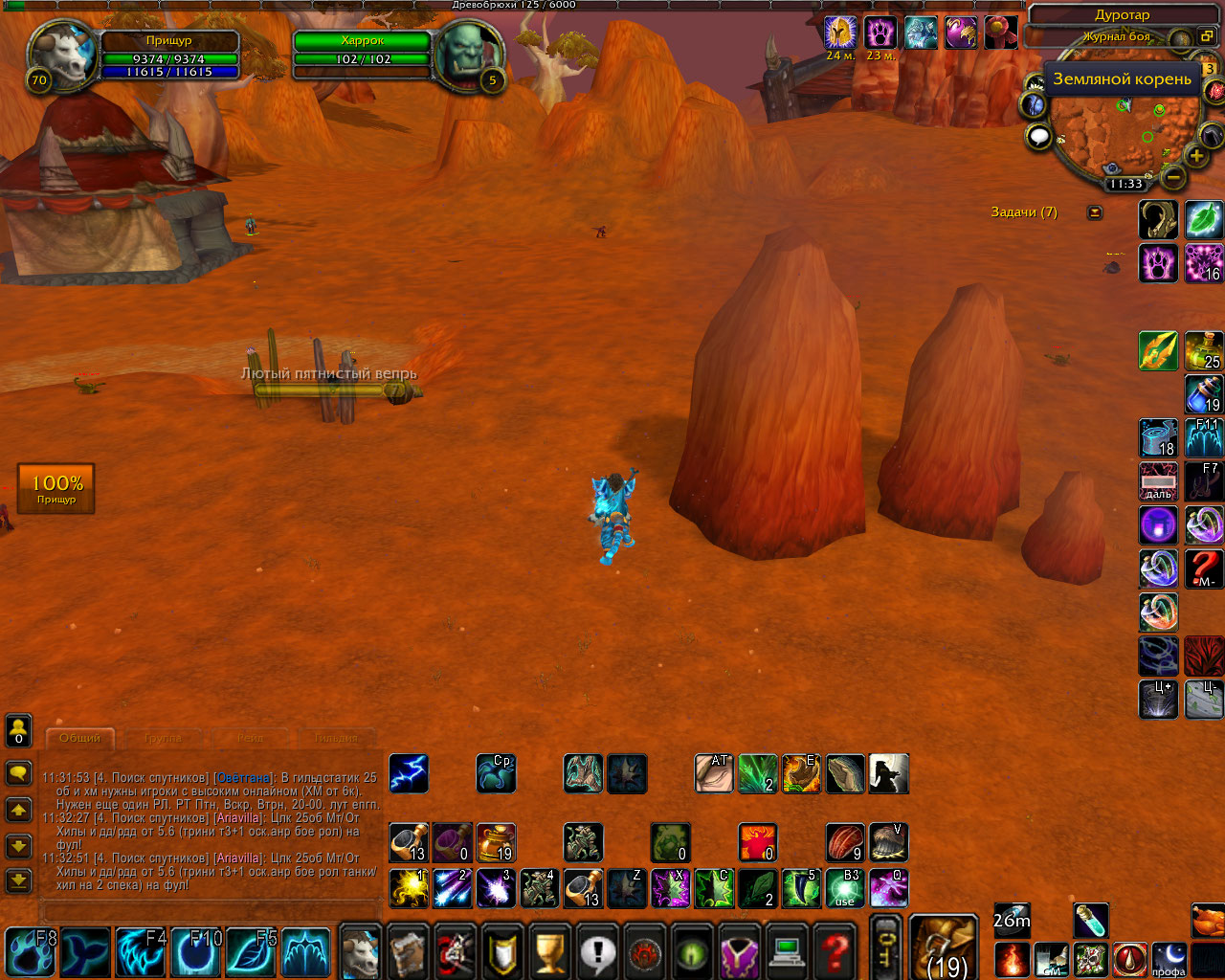
Task: Activate the lightning bolt spell icon
Action: point(409,774)
